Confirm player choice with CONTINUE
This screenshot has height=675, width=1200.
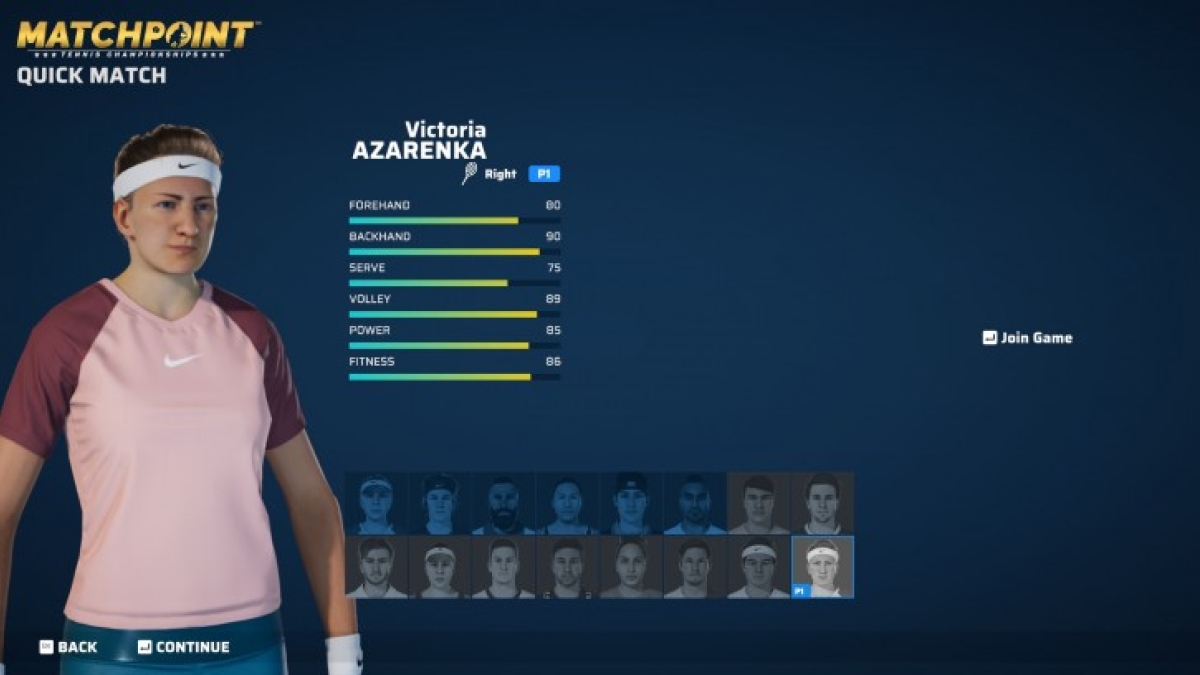[x=183, y=647]
